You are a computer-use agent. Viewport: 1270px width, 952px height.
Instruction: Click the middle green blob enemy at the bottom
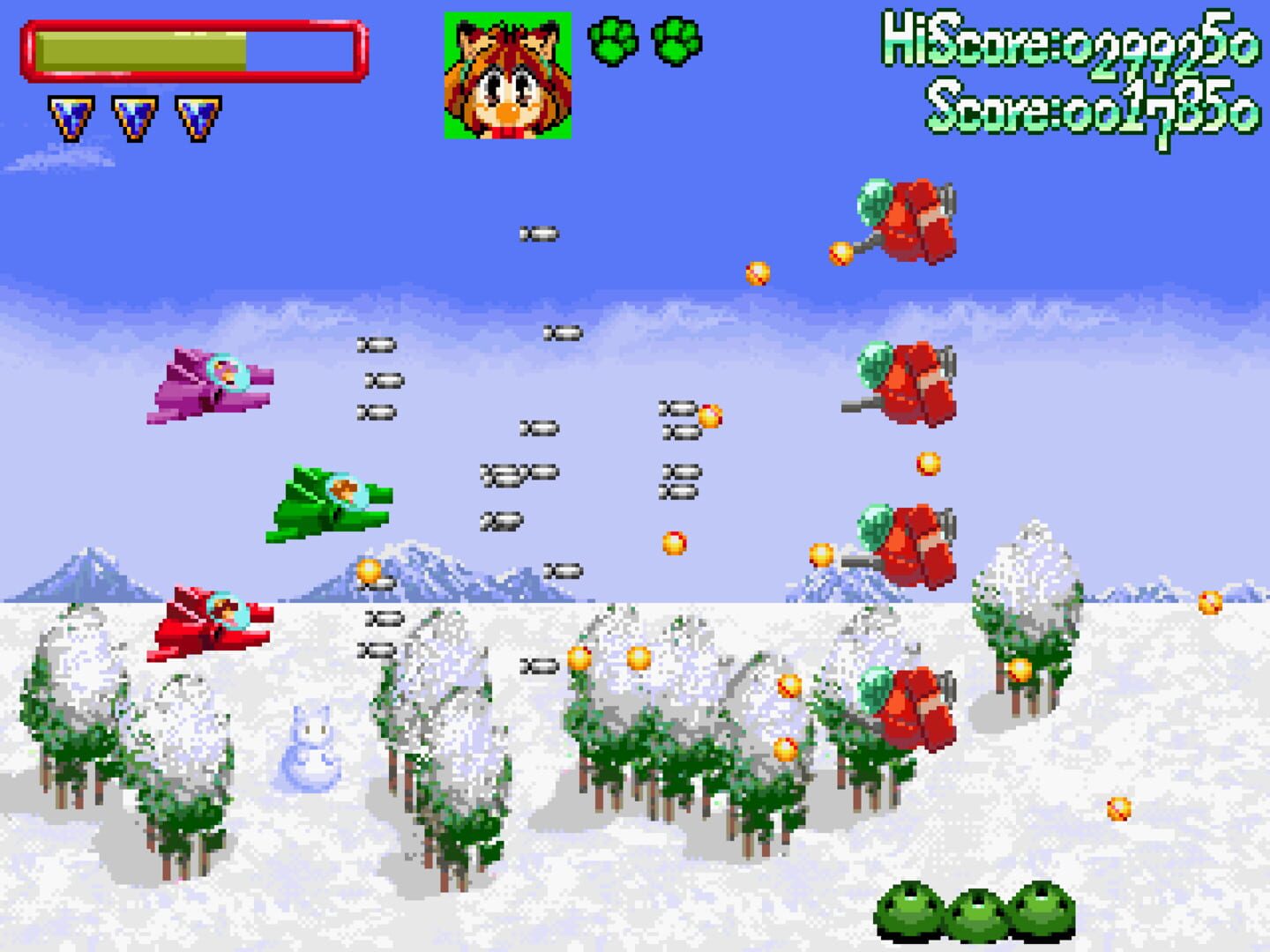coord(979,917)
